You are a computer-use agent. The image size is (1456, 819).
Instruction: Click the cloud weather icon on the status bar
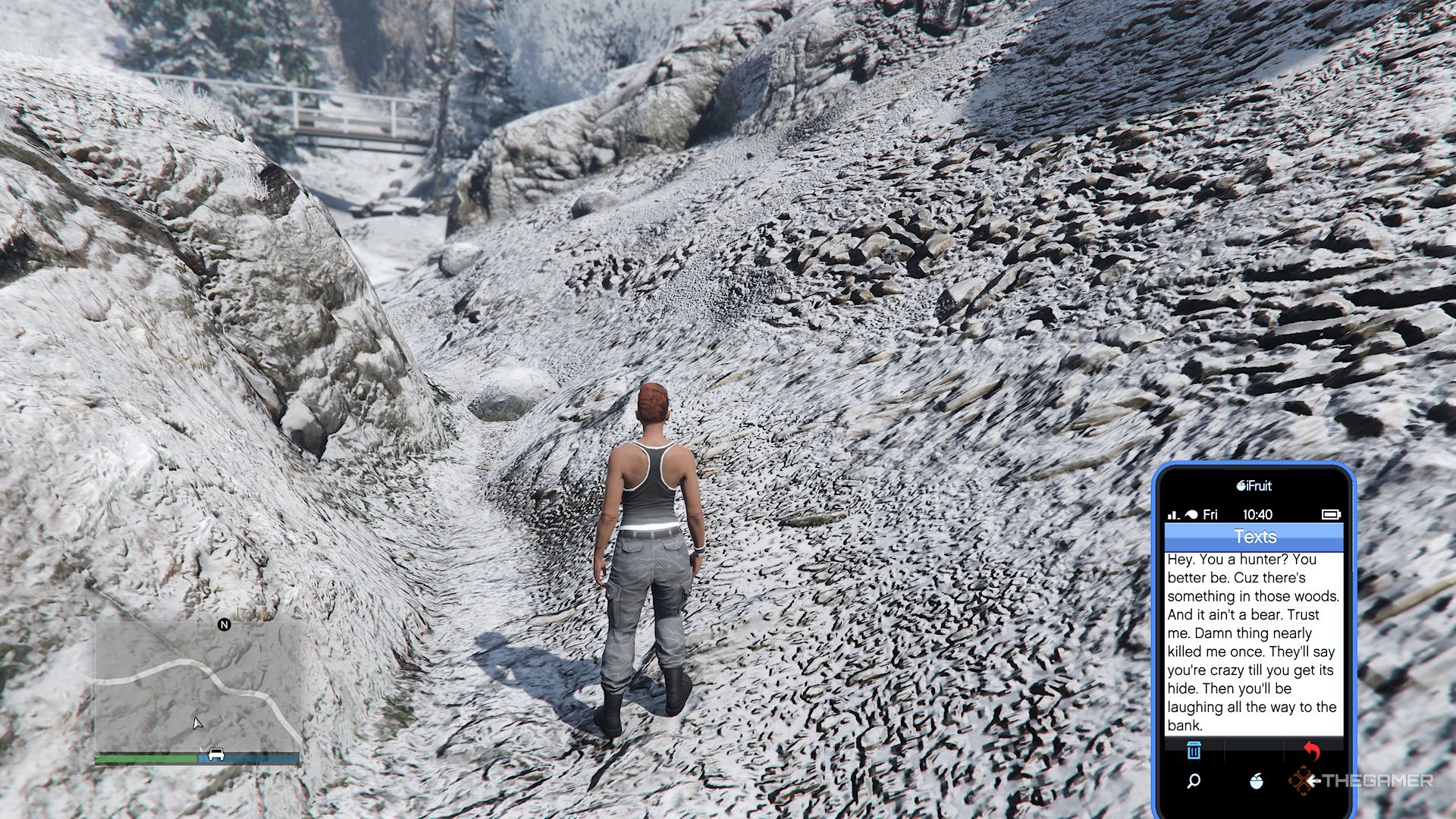tap(1191, 513)
